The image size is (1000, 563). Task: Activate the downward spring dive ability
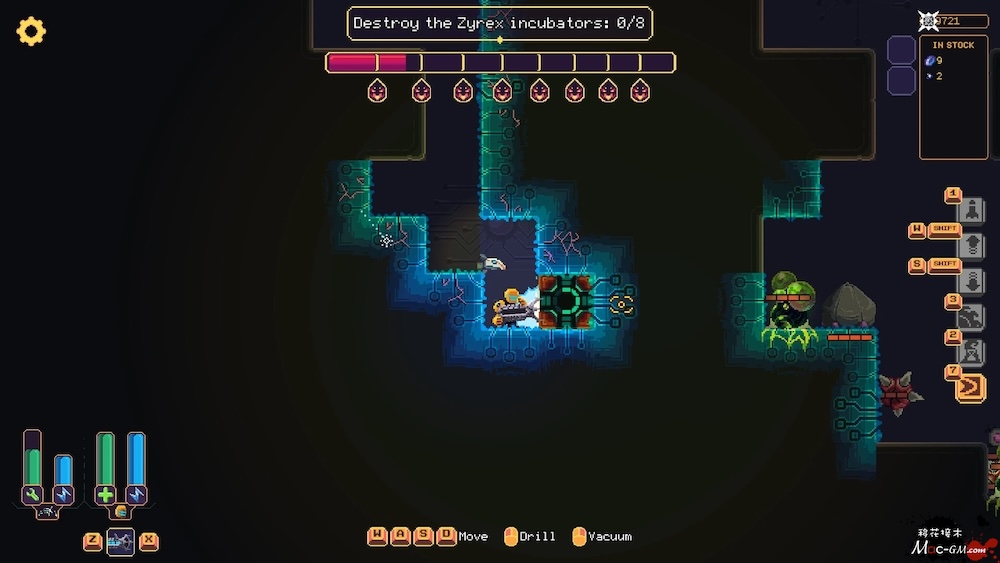click(971, 281)
